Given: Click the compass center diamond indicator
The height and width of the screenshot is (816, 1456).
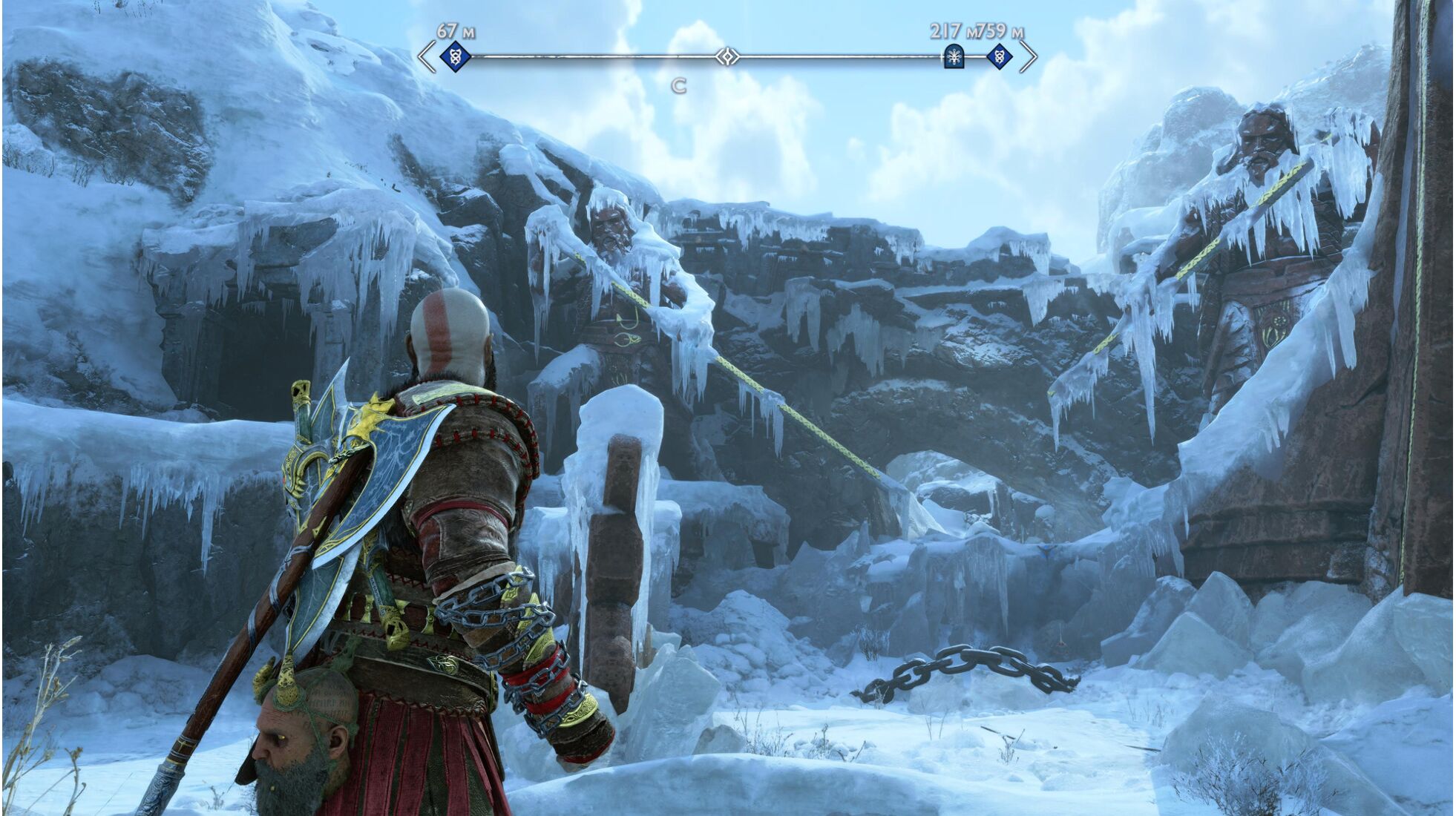Looking at the screenshot, I should 728,56.
